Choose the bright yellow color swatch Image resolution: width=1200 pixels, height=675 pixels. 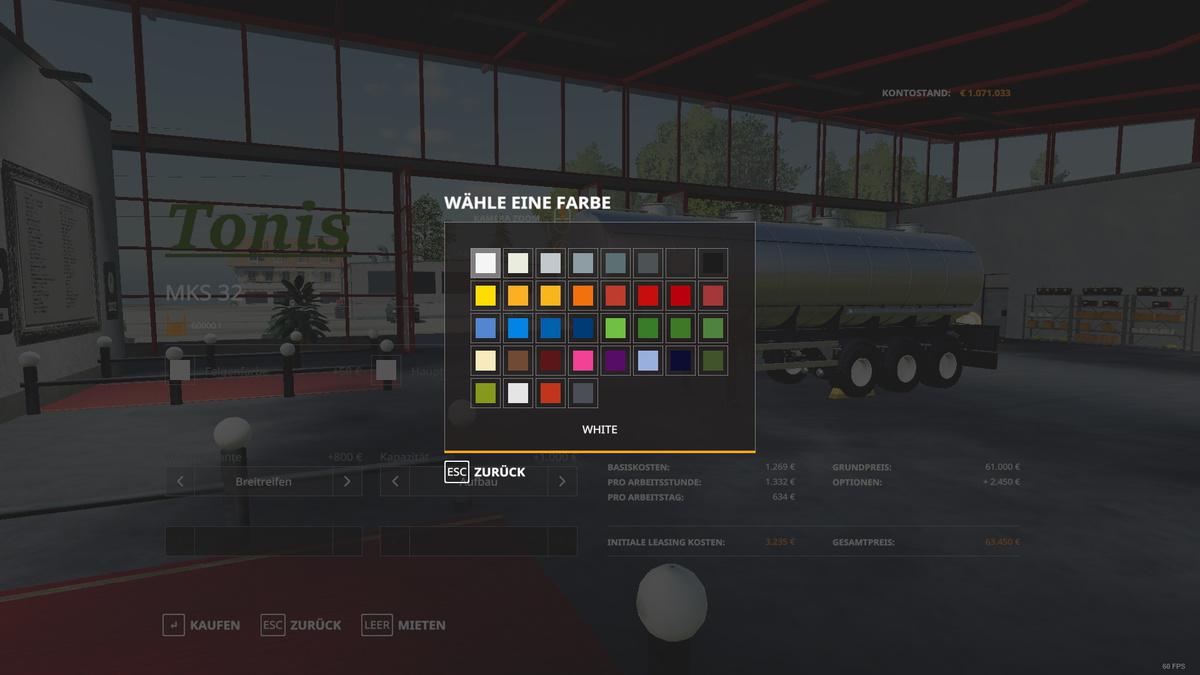click(486, 296)
